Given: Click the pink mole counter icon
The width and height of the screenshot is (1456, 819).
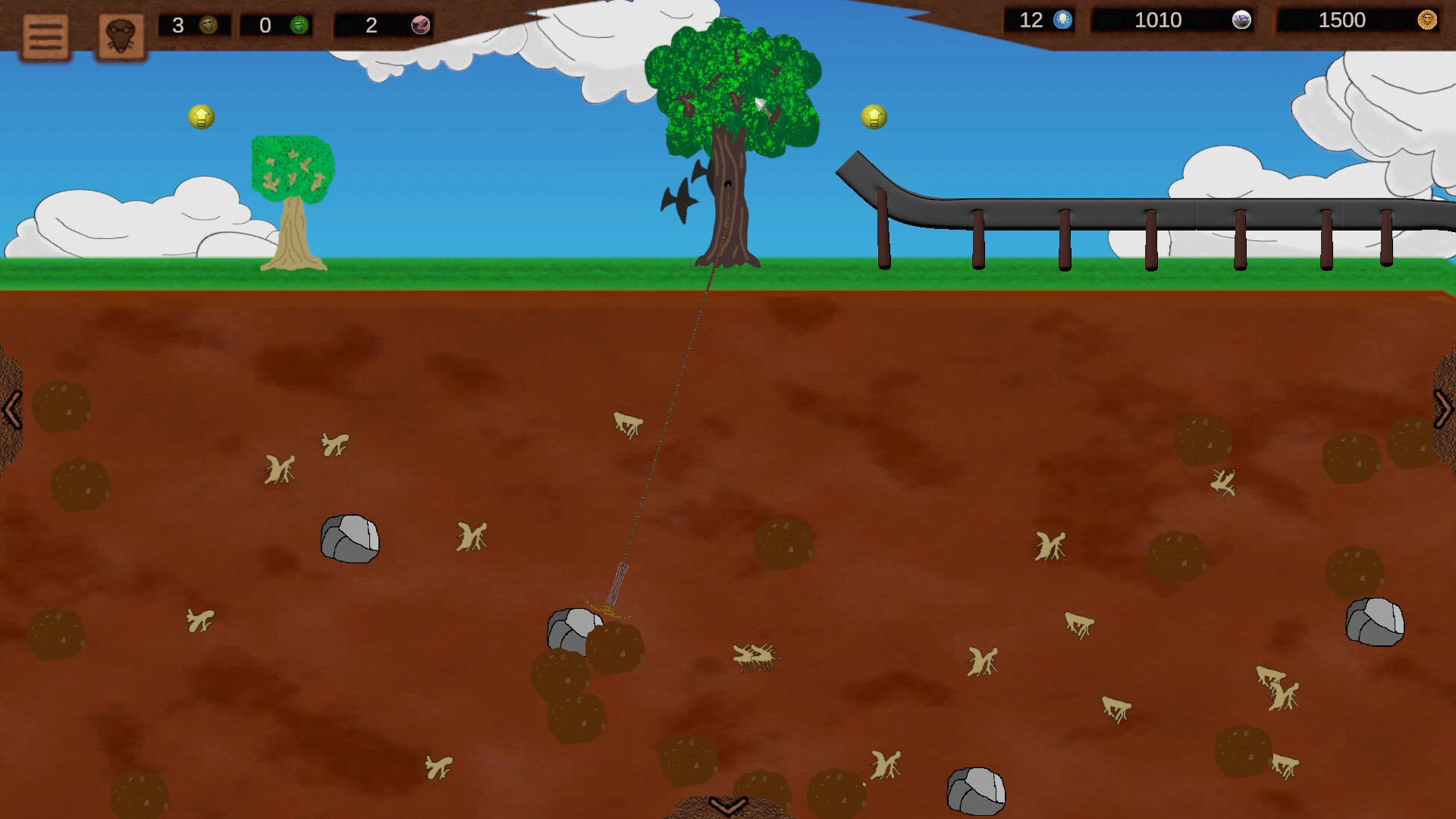Looking at the screenshot, I should coord(419,25).
